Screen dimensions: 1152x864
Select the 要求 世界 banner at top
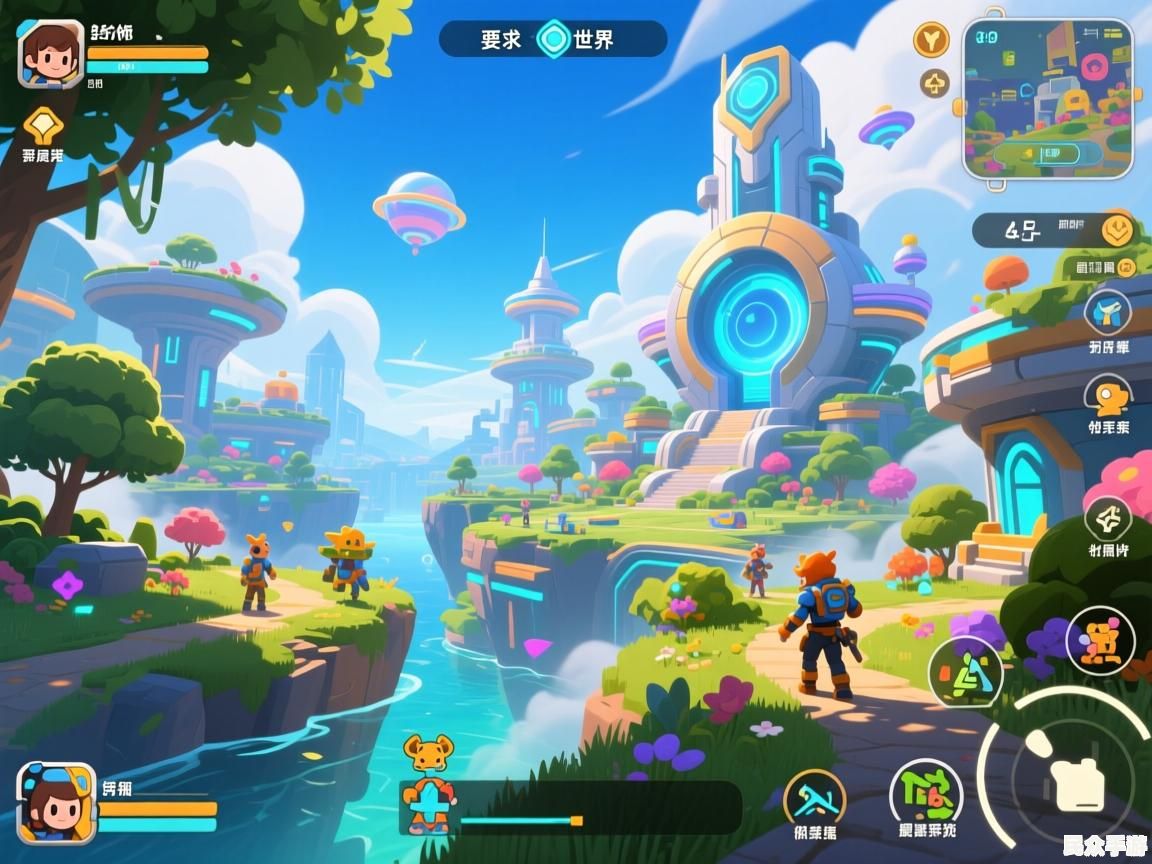point(552,39)
